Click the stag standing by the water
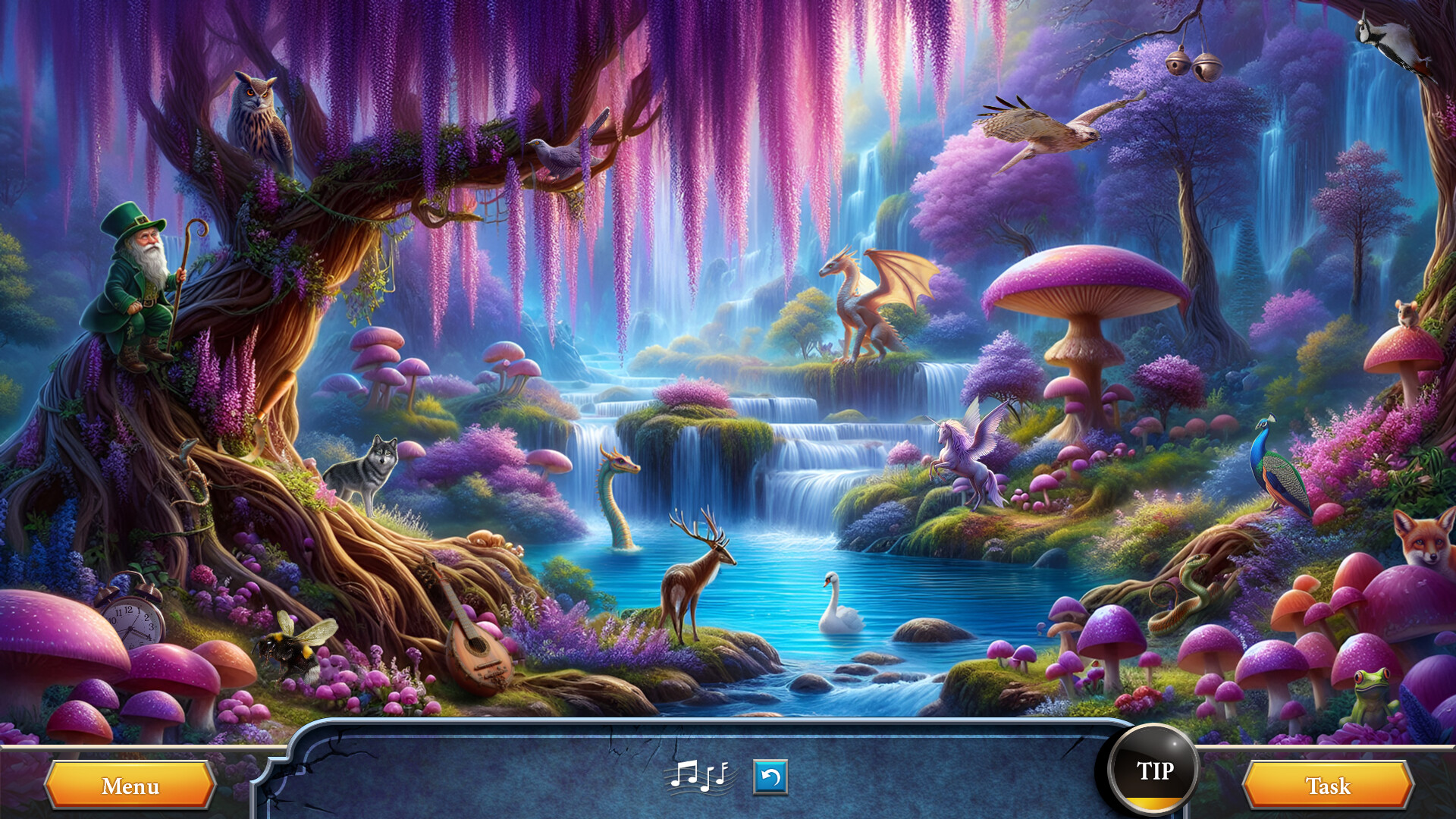This screenshot has height=819, width=1456. click(x=694, y=591)
